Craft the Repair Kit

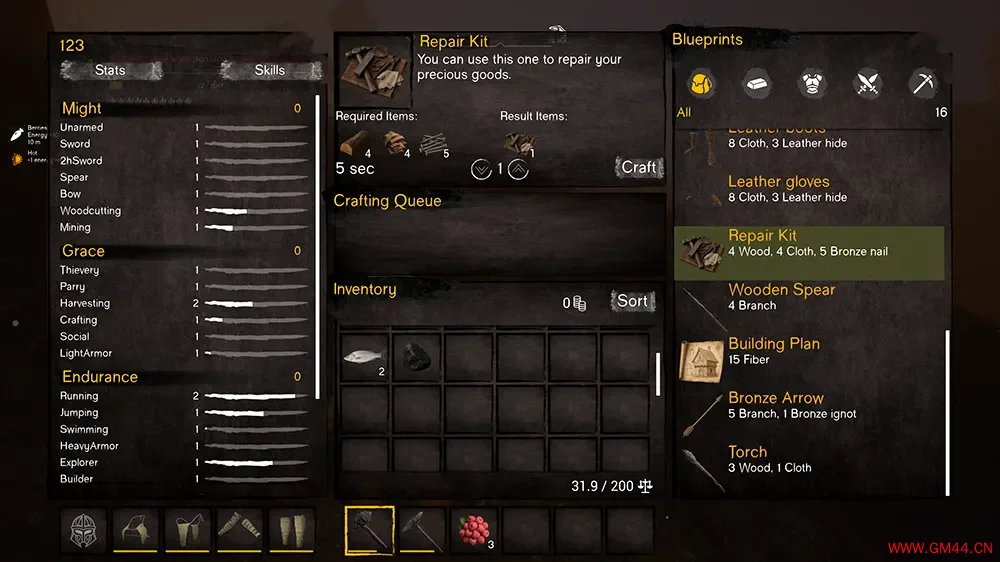(639, 167)
